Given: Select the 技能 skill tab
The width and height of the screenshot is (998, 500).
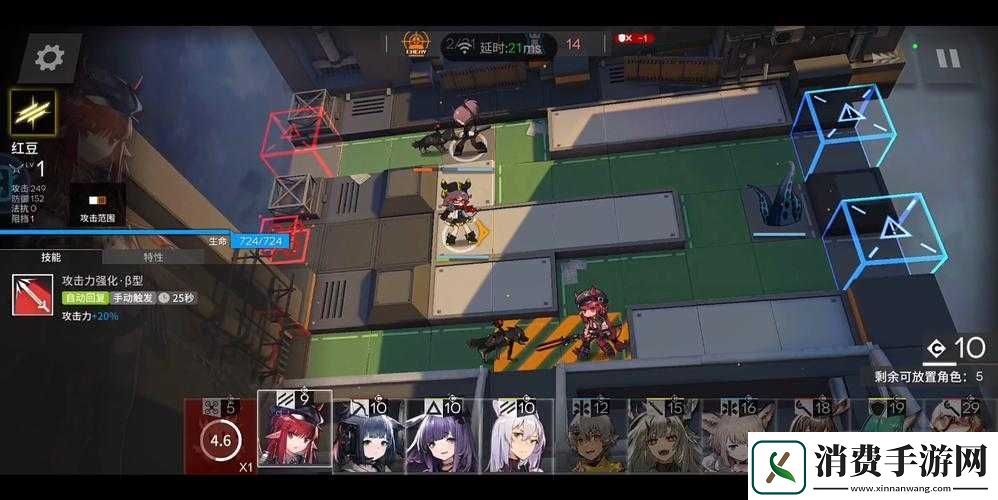Looking at the screenshot, I should [50, 257].
